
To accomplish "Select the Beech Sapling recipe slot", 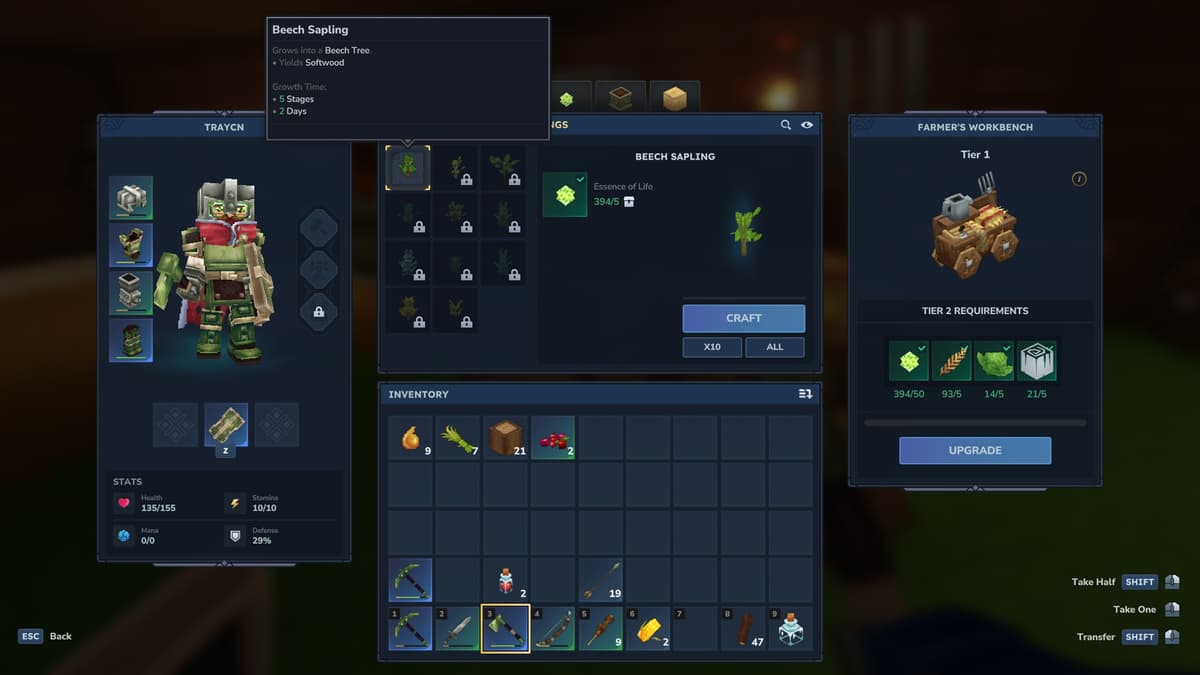I will [408, 167].
